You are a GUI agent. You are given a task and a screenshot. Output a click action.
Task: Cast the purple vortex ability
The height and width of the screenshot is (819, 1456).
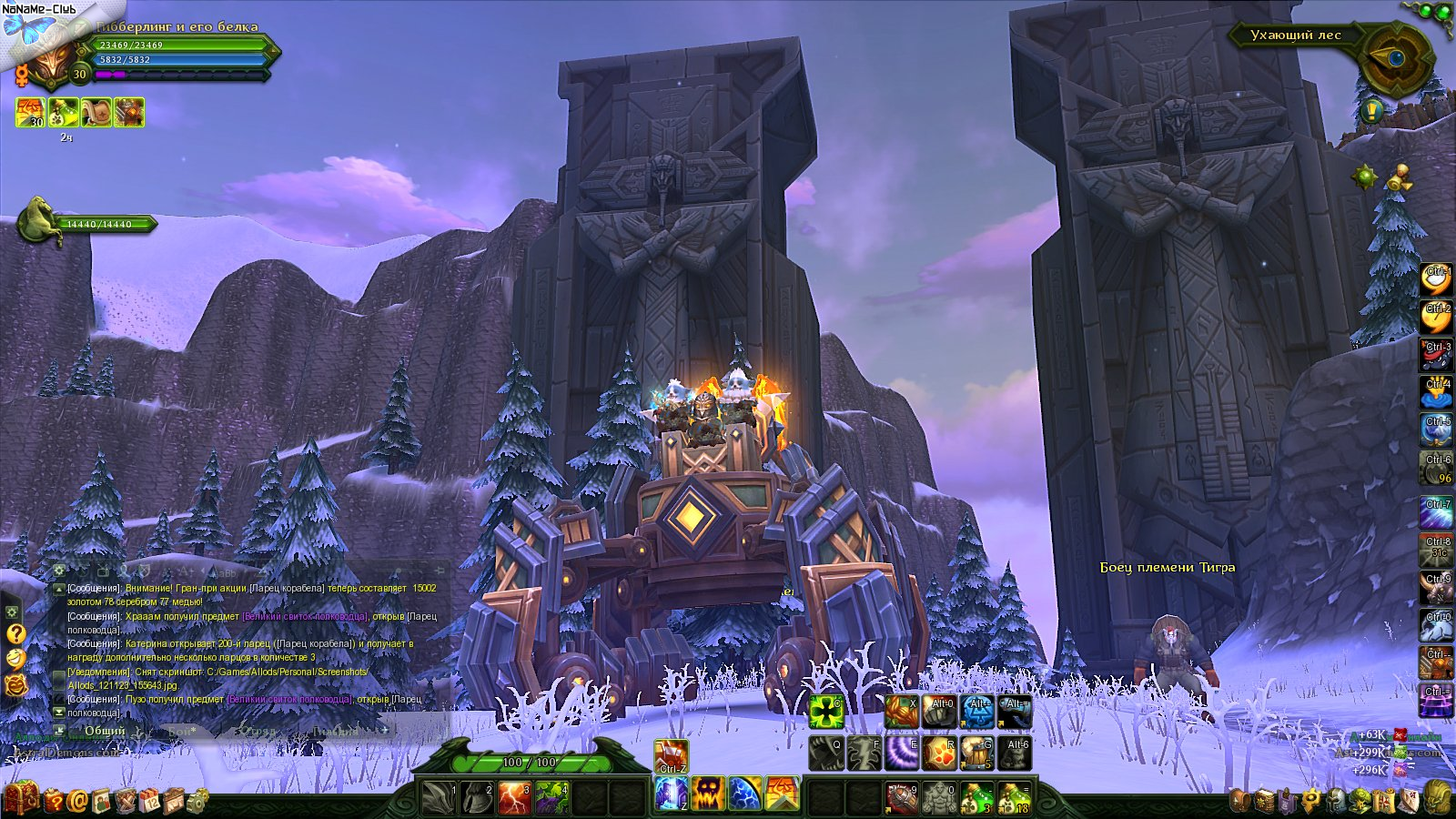[x=902, y=753]
